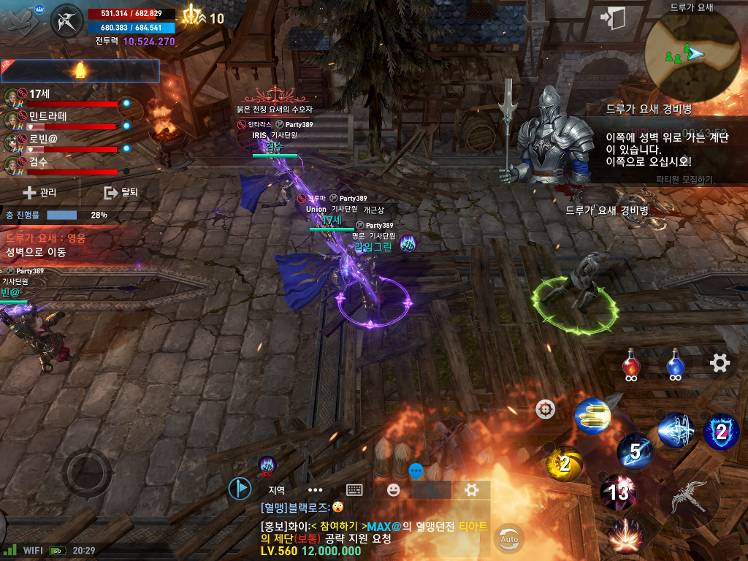The width and height of the screenshot is (748, 561).
Task: Exit the dungeon via the door icon
Action: pos(612,18)
